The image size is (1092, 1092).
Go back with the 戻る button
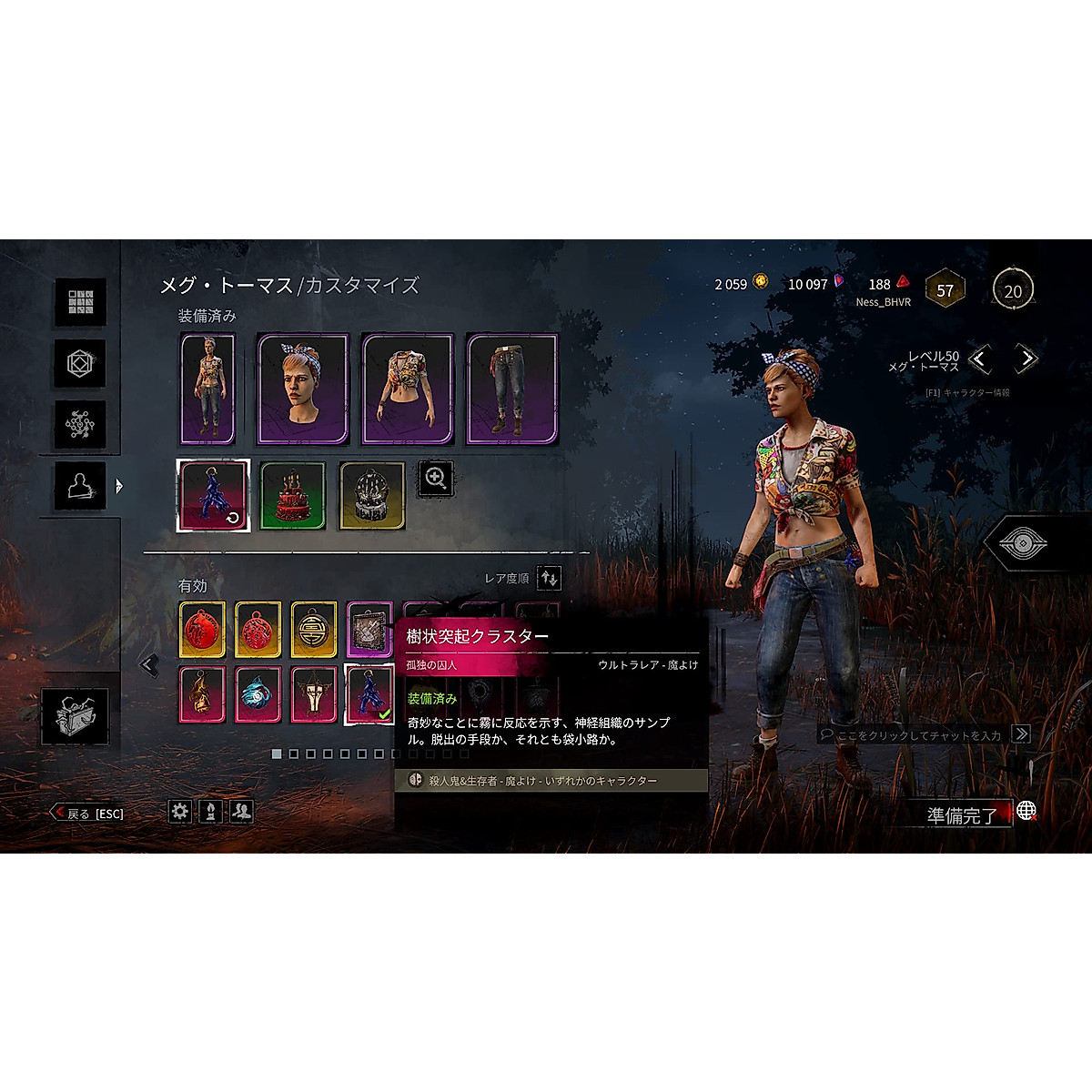click(x=88, y=814)
